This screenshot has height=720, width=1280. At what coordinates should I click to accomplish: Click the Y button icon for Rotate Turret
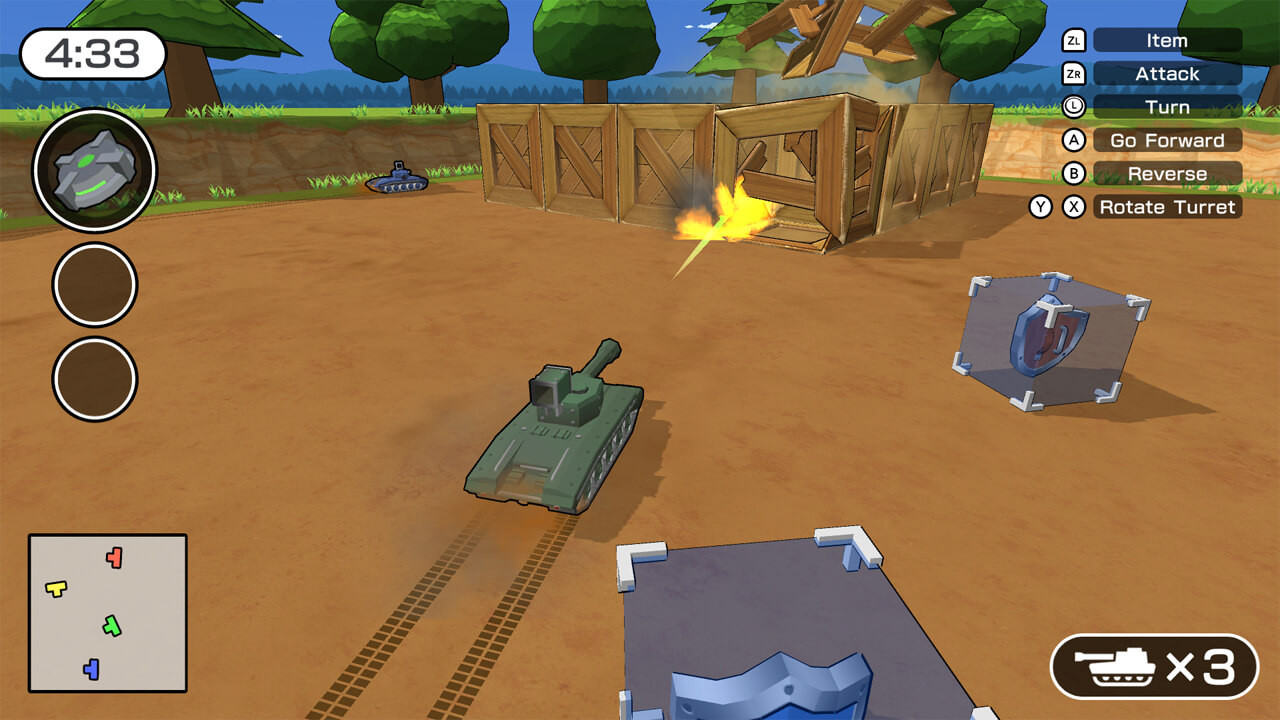tap(1042, 207)
